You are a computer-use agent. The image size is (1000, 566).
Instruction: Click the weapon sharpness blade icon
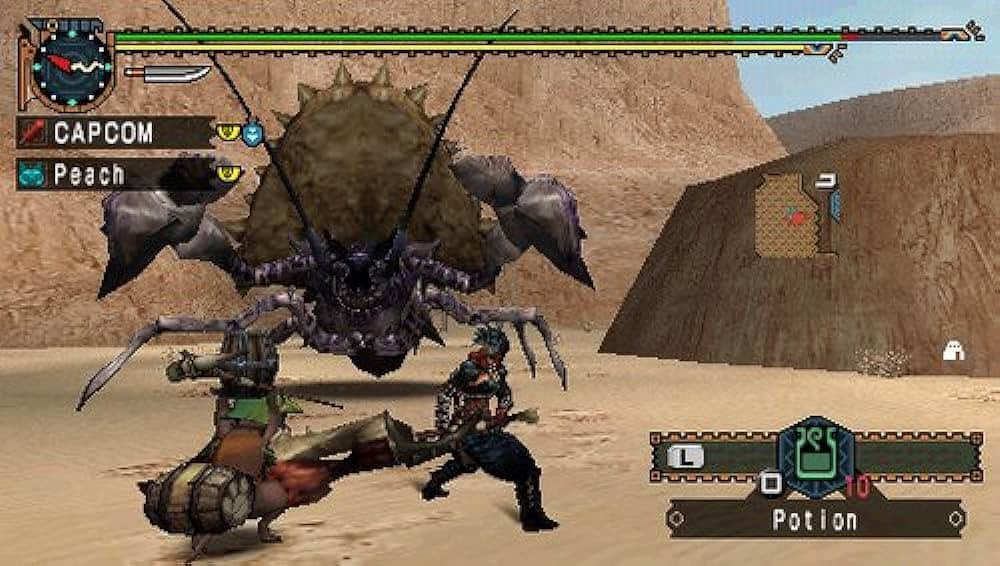(x=167, y=74)
